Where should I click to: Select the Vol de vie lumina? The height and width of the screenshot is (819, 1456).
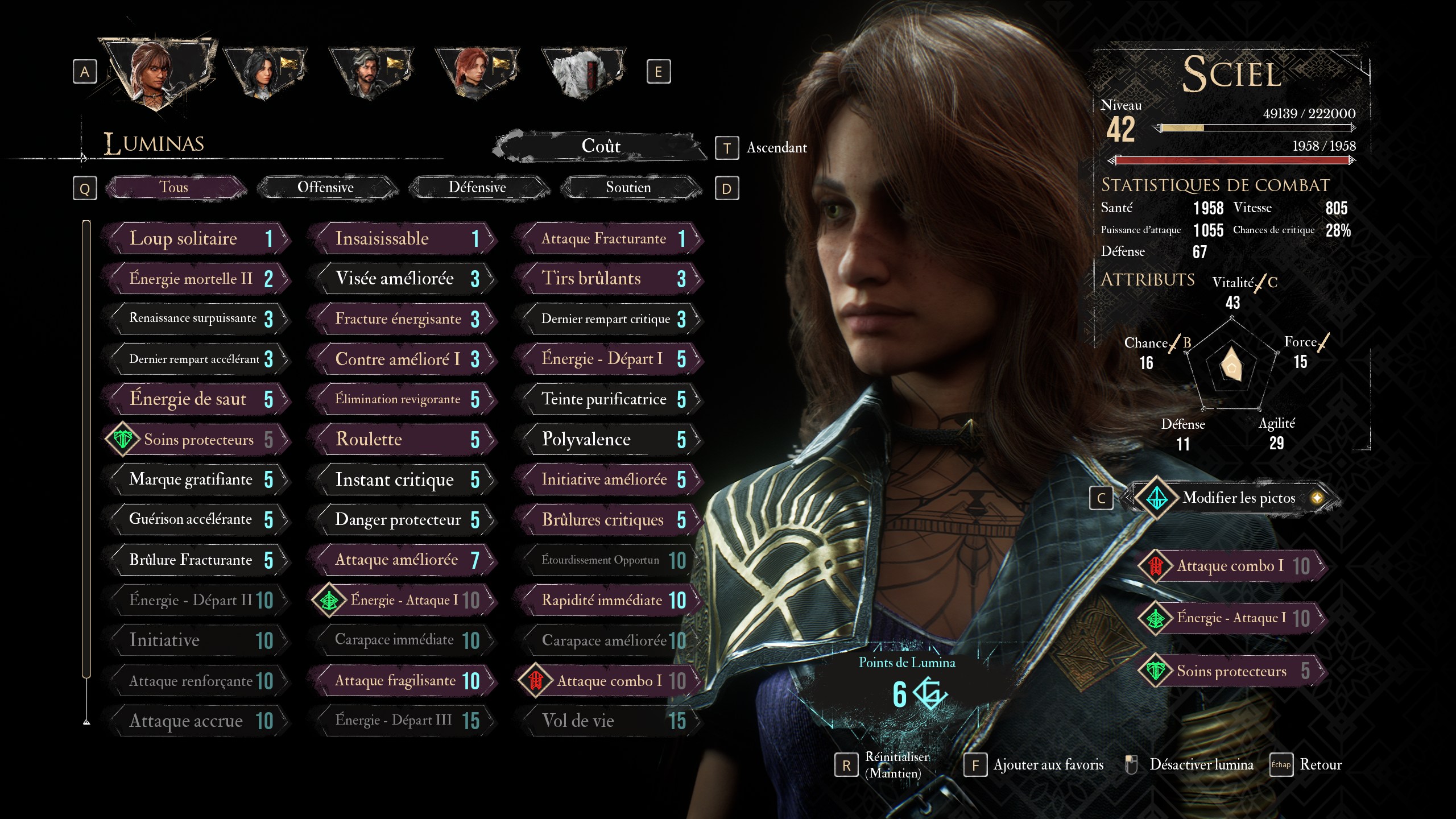609,721
